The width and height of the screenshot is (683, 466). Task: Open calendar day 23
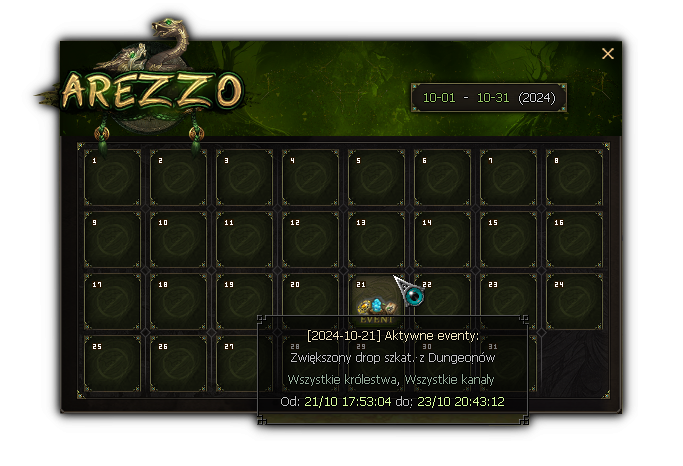(x=508, y=301)
